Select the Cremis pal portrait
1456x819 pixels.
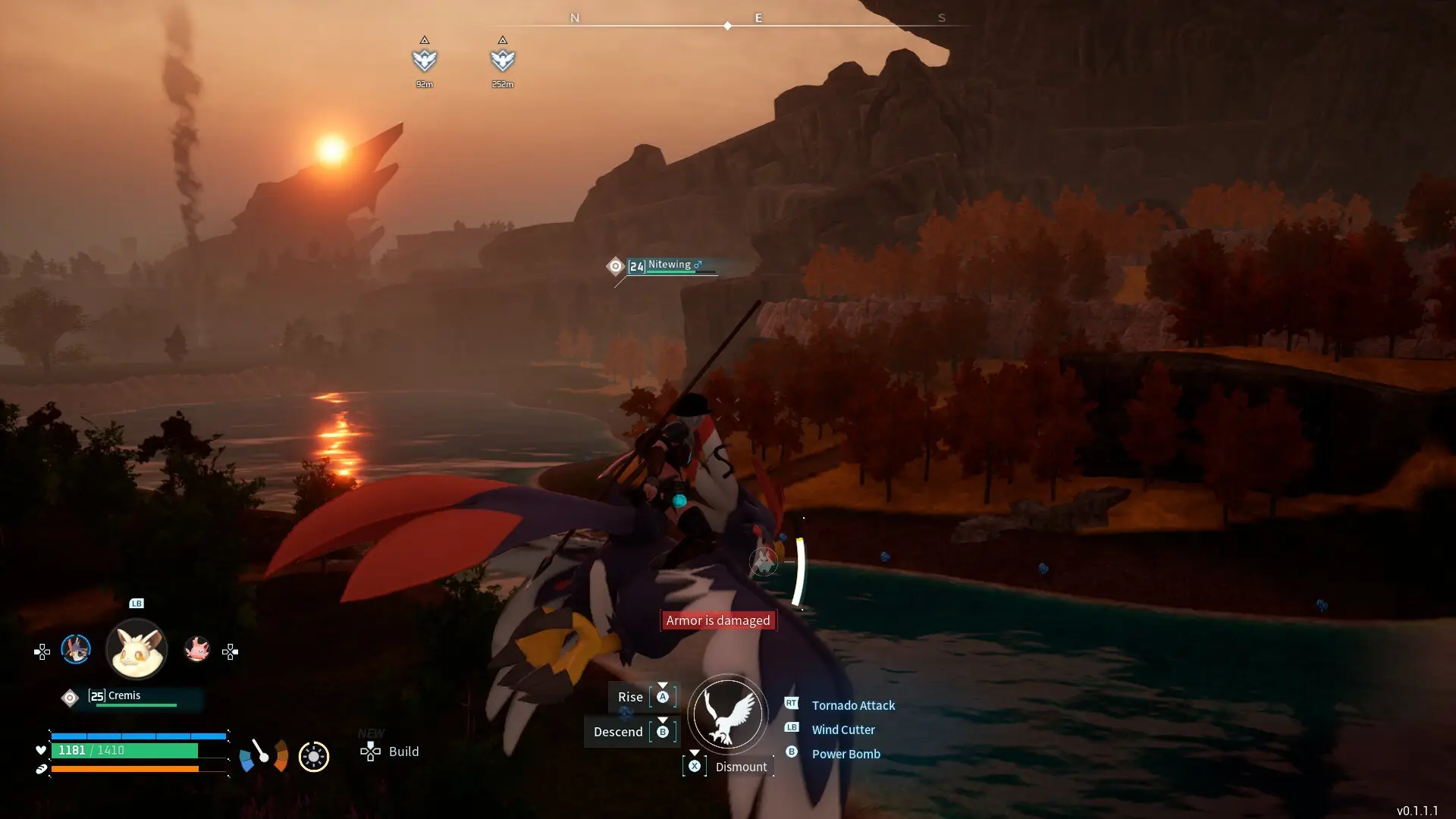click(136, 649)
